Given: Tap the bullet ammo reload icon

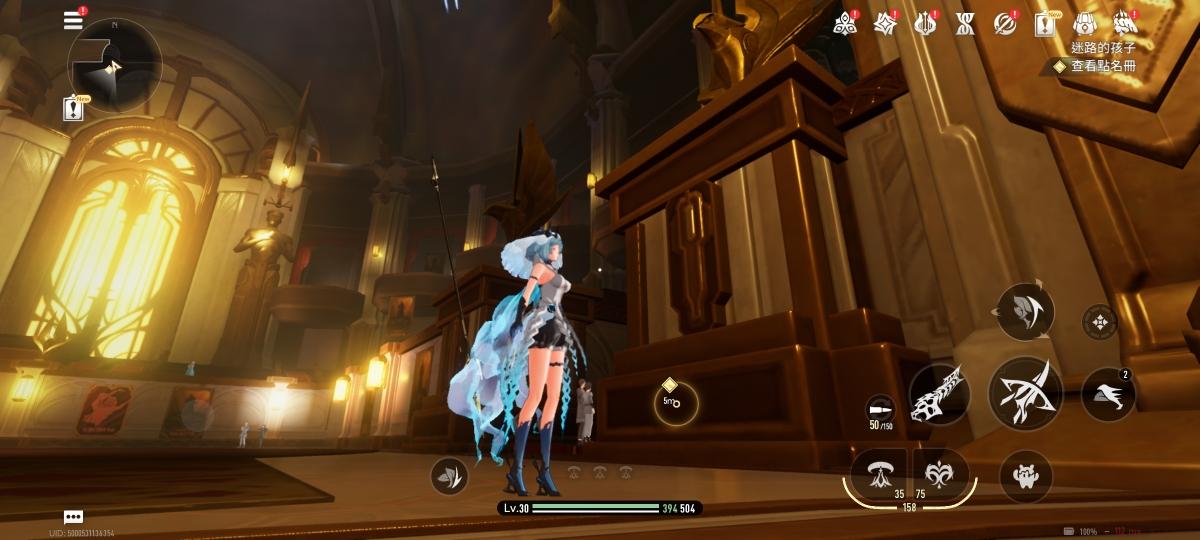Looking at the screenshot, I should [880, 410].
